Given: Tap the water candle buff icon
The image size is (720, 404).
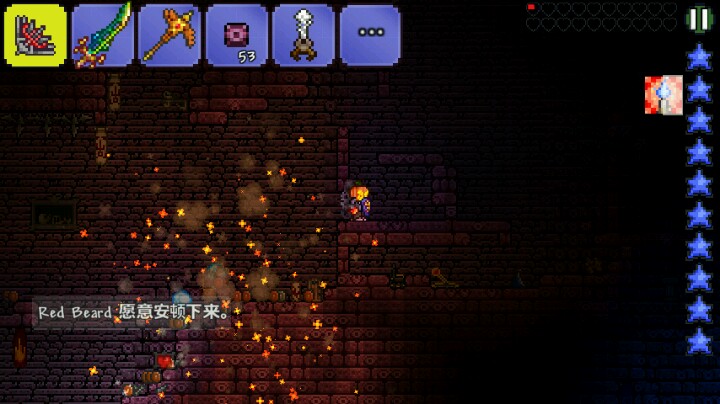Looking at the screenshot, I should pos(662,93).
